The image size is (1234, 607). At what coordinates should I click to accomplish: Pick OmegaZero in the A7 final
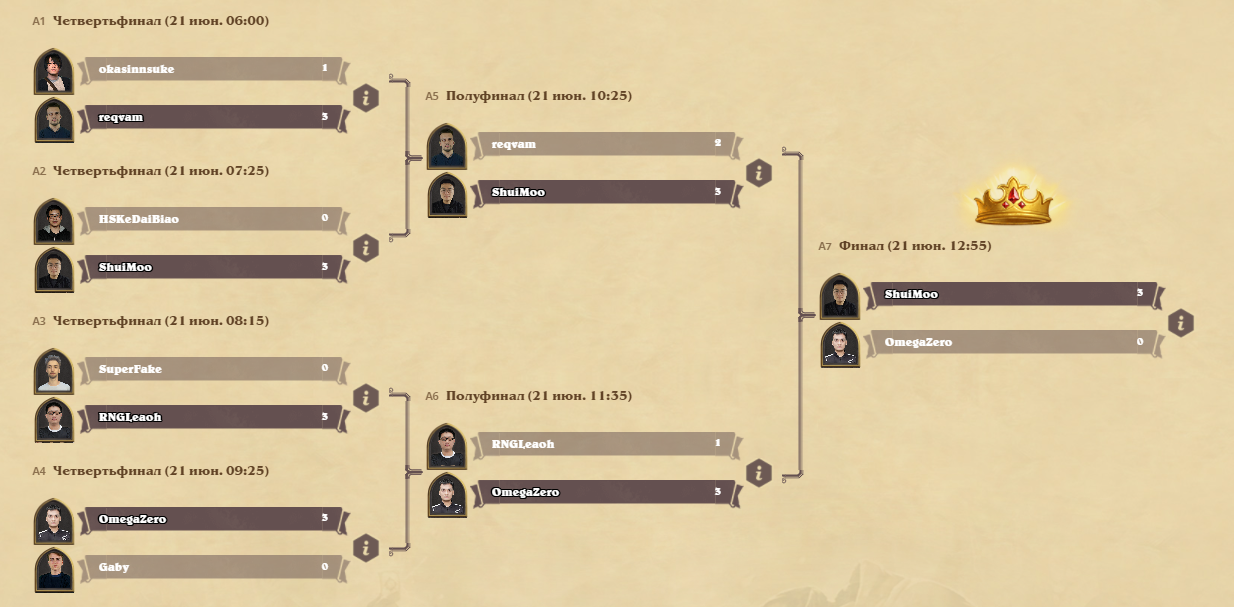tap(1000, 342)
